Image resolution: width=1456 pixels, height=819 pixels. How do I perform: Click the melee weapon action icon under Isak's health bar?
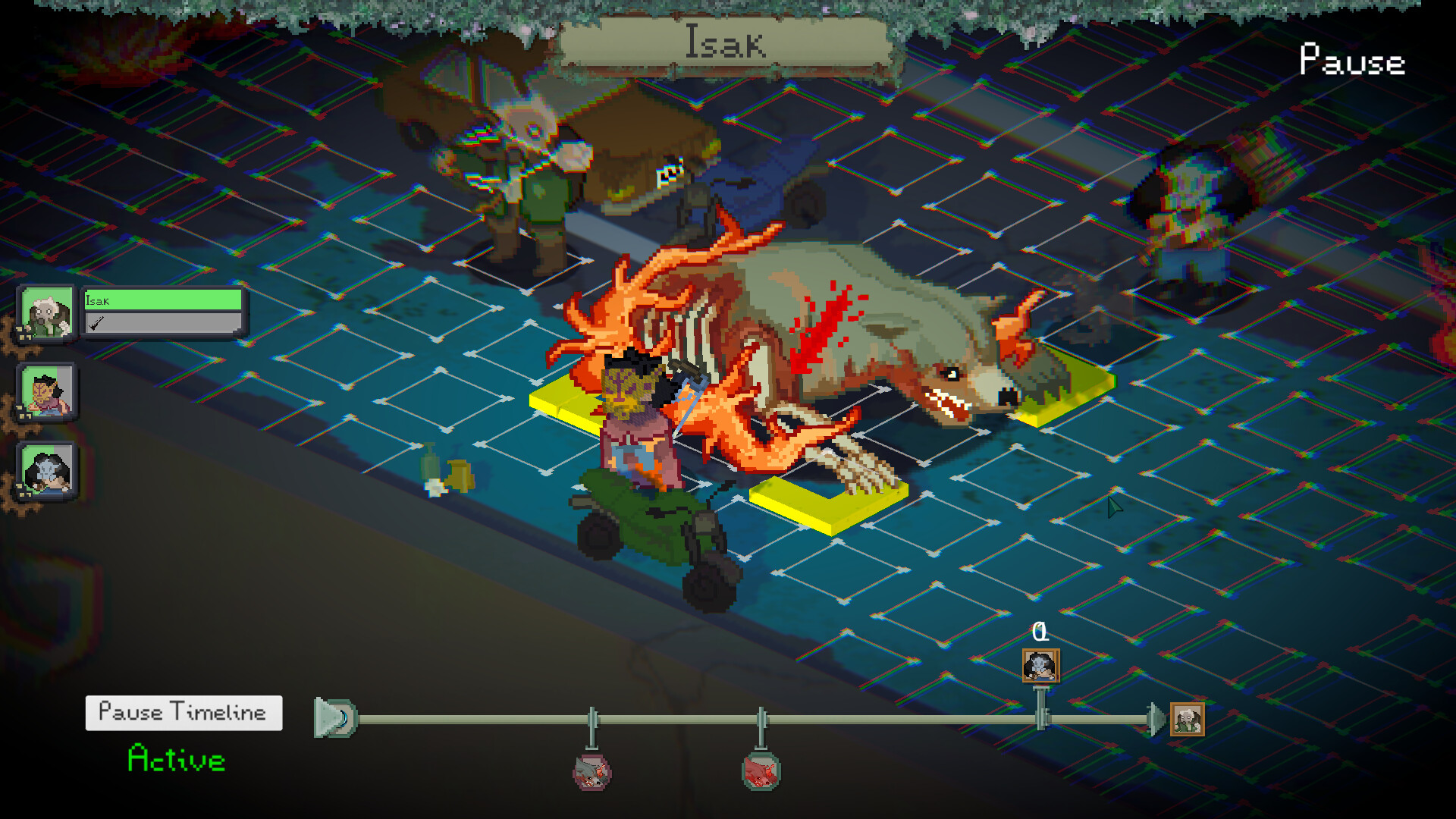coord(97,325)
